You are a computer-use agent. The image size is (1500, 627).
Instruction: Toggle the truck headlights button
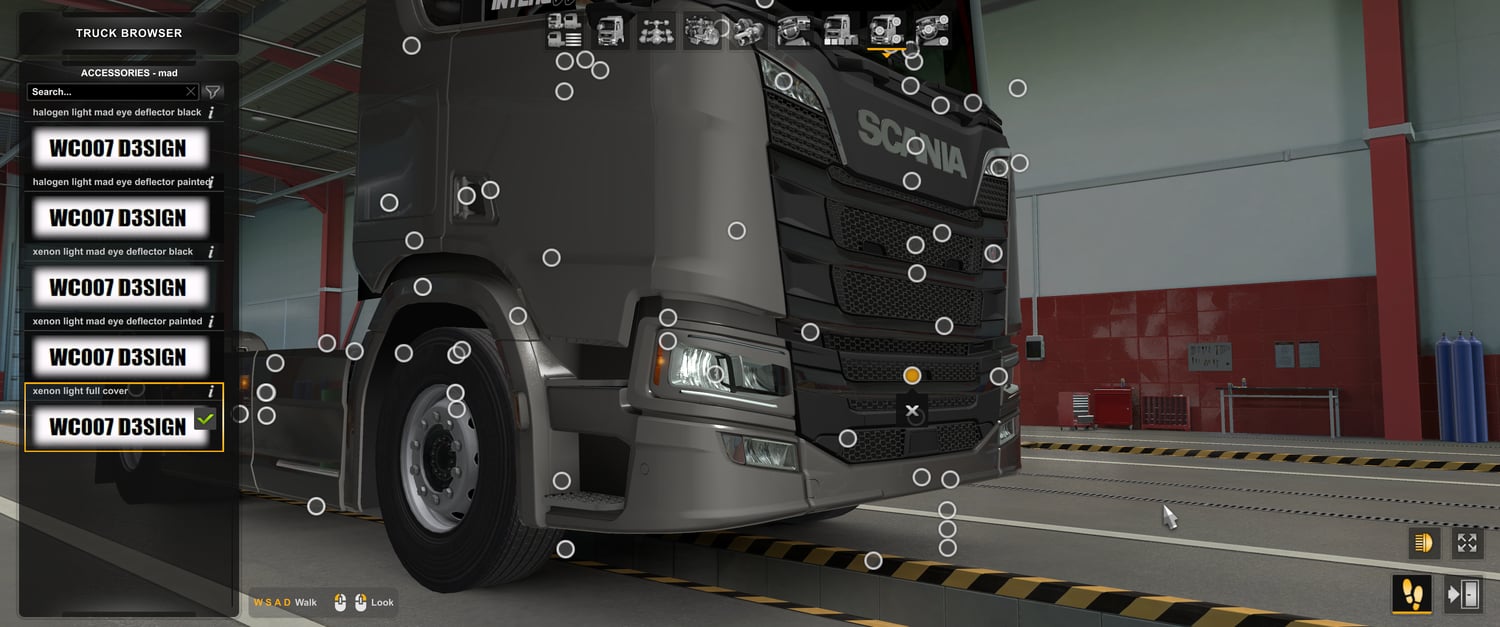(1423, 543)
